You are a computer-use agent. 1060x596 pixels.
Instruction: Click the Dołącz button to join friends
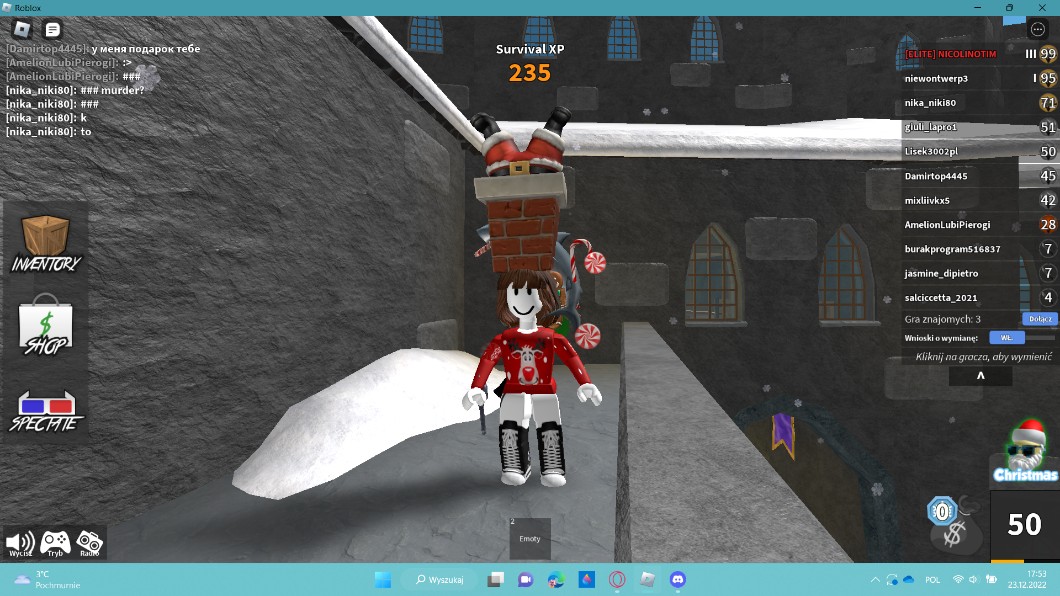1039,319
